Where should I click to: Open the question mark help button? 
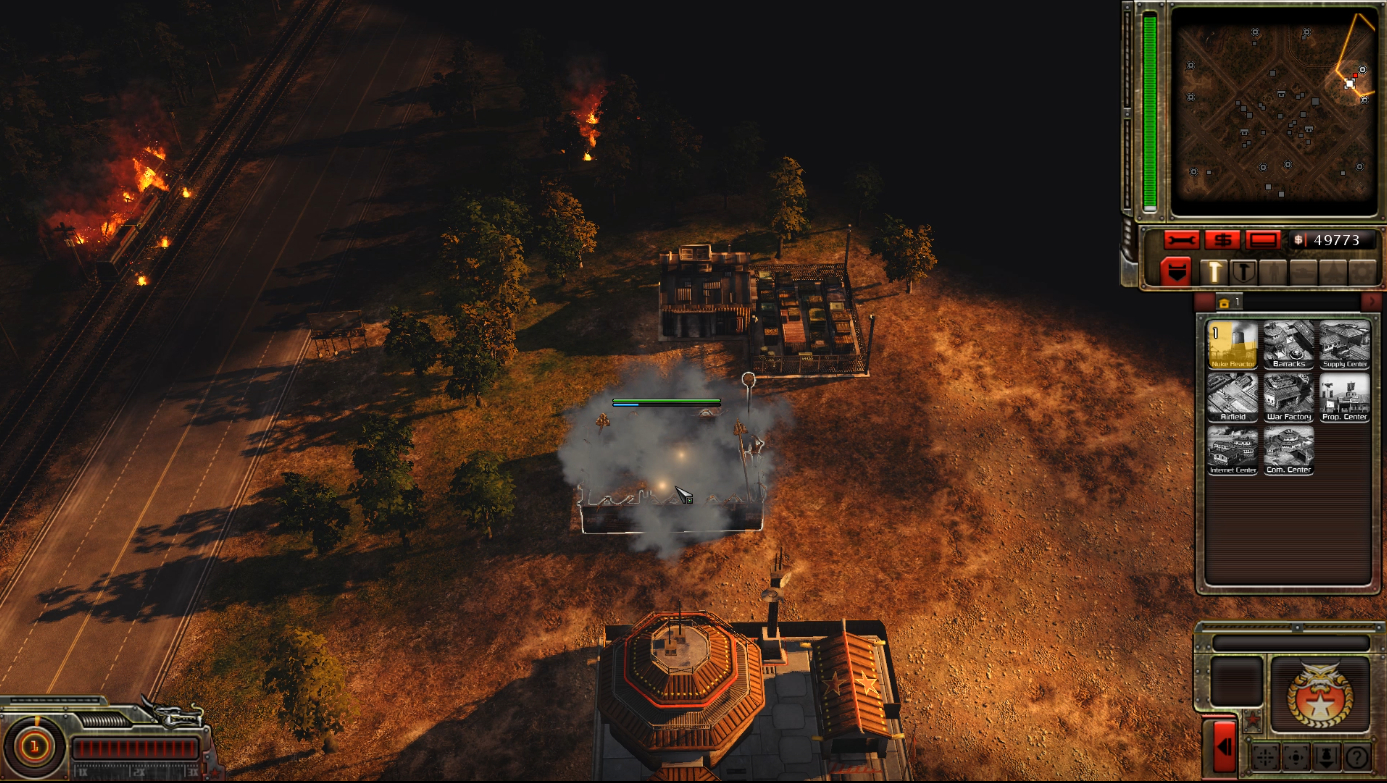coord(1356,757)
